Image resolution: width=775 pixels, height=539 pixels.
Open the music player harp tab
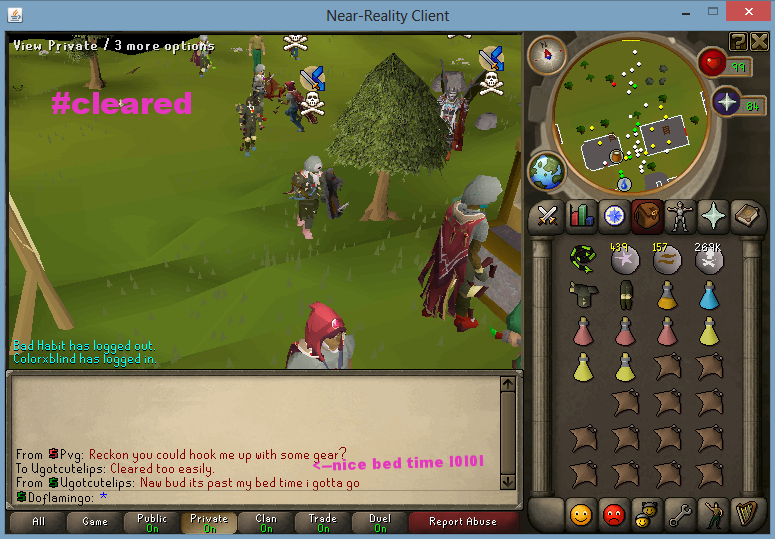746,515
